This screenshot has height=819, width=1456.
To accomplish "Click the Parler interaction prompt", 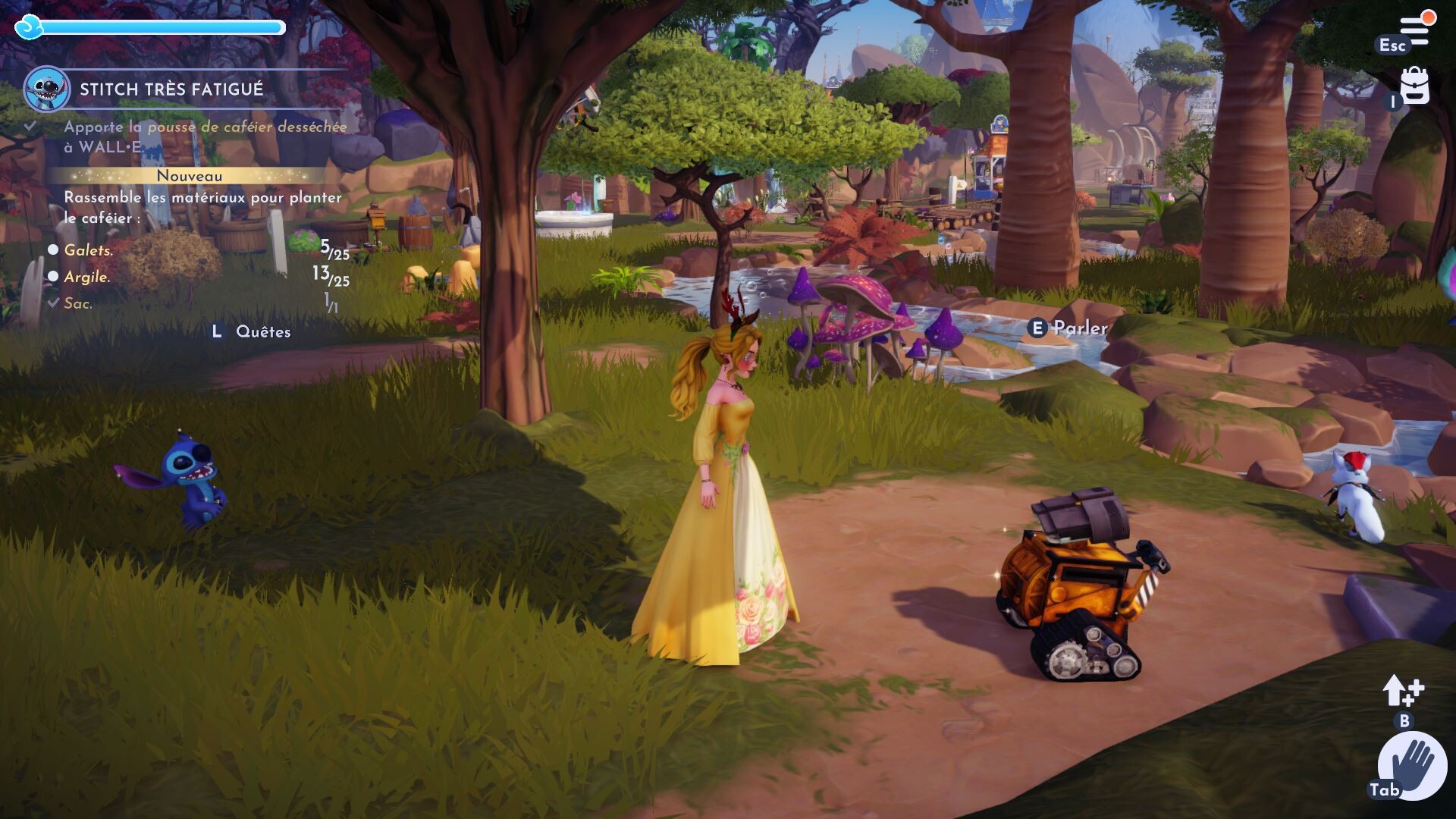I will click(x=1070, y=328).
